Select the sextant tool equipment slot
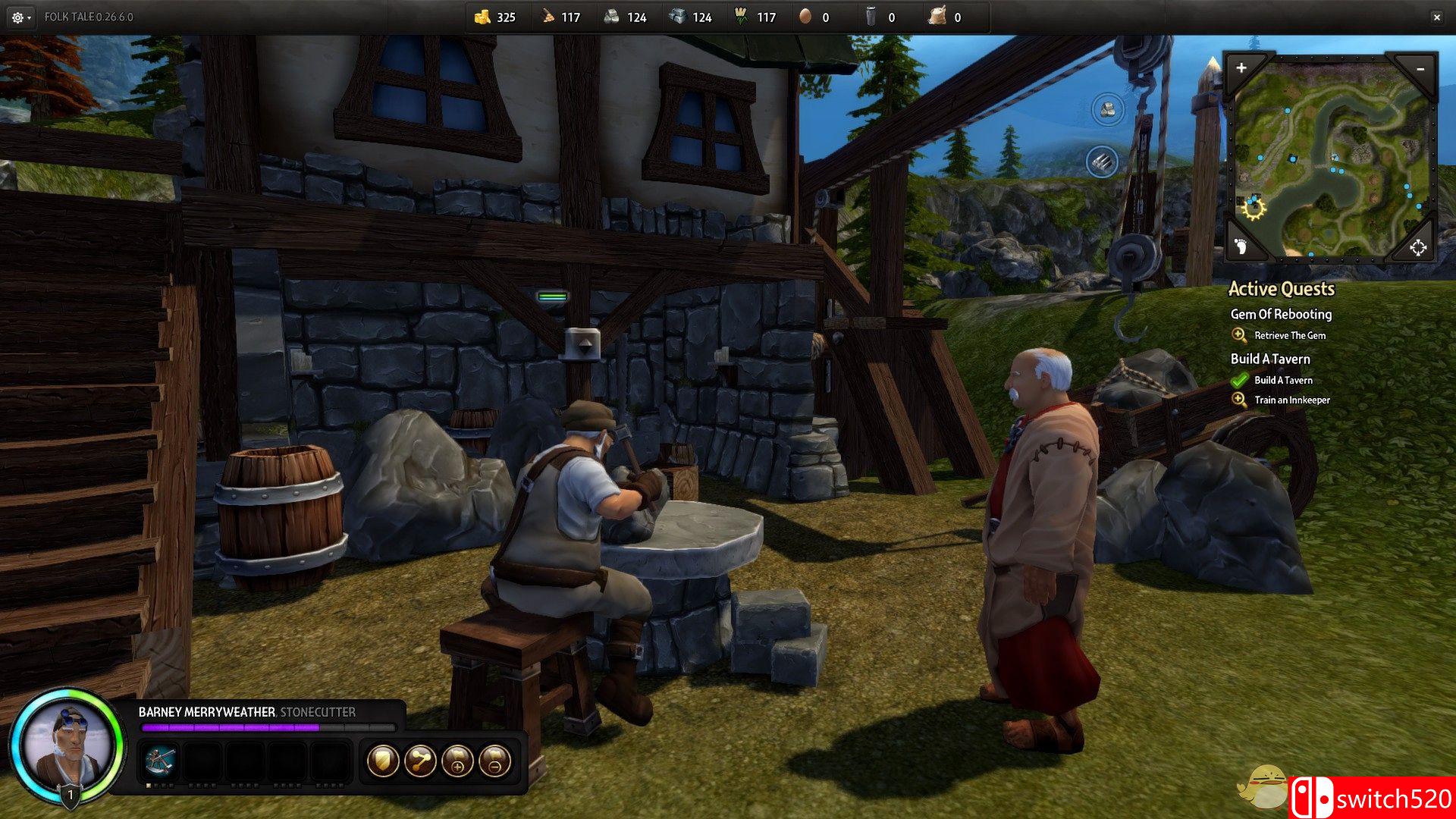Image resolution: width=1456 pixels, height=819 pixels. (x=160, y=761)
